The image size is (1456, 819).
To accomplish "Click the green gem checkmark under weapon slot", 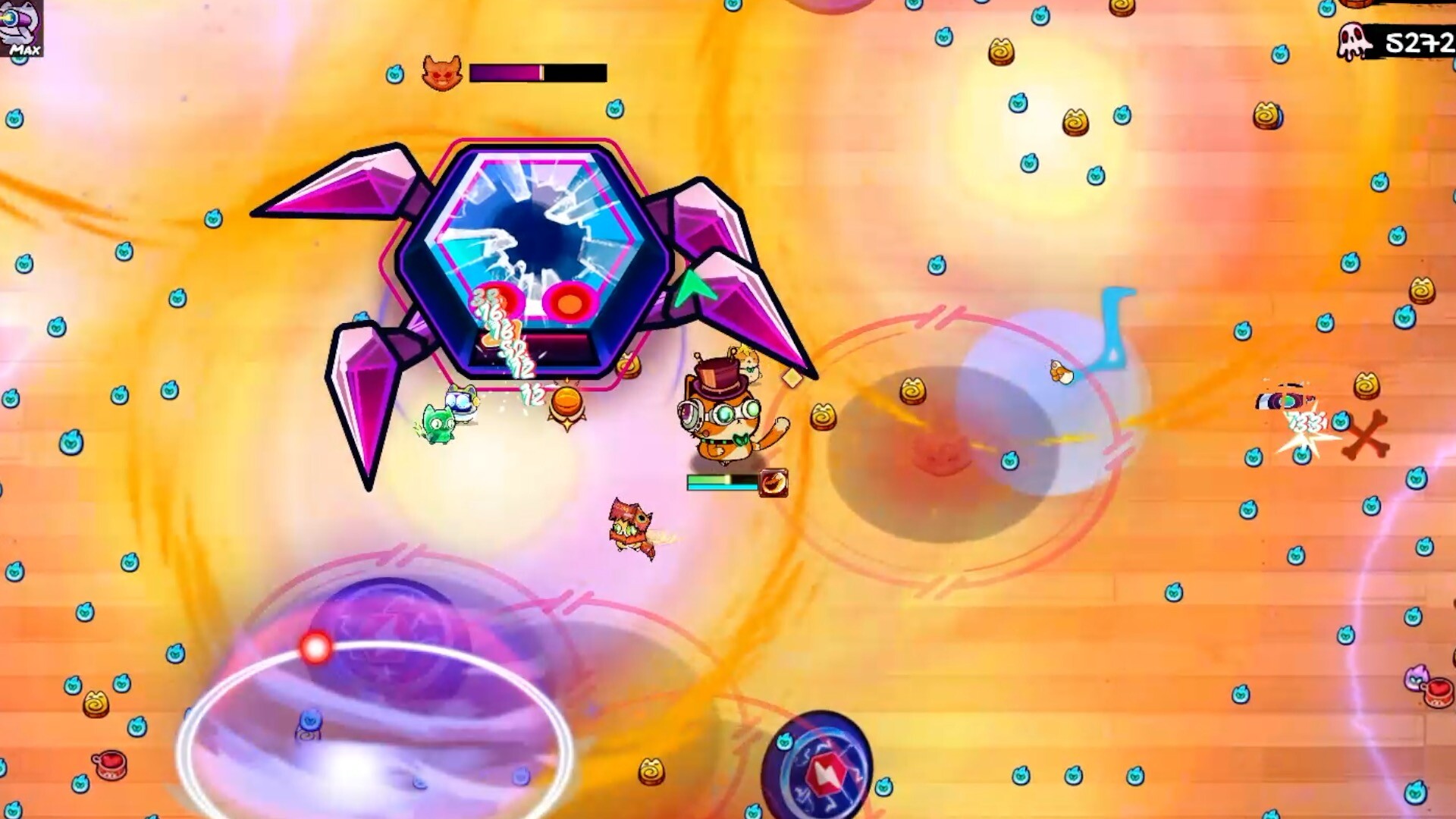I will coord(18,60).
